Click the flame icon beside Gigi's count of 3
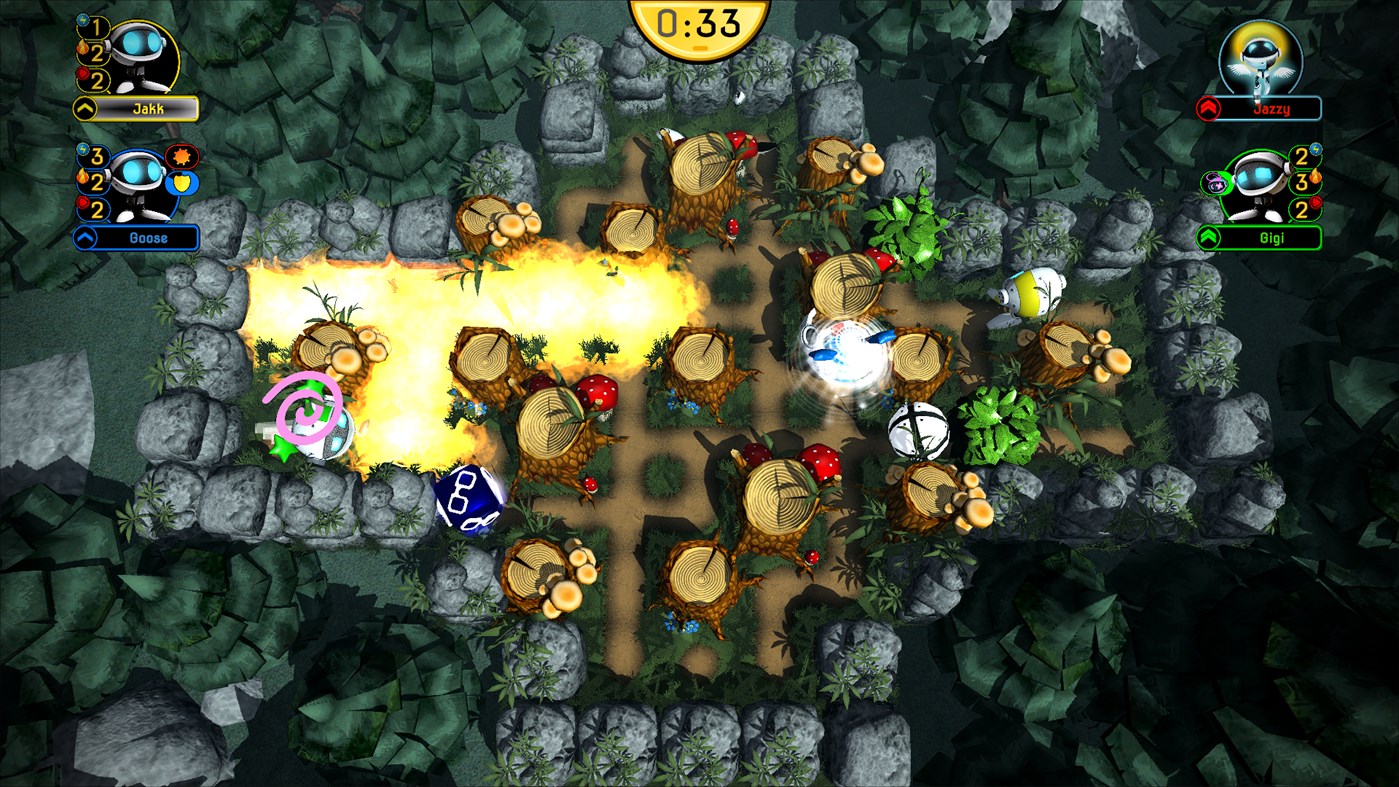This screenshot has width=1399, height=787. click(x=1315, y=177)
